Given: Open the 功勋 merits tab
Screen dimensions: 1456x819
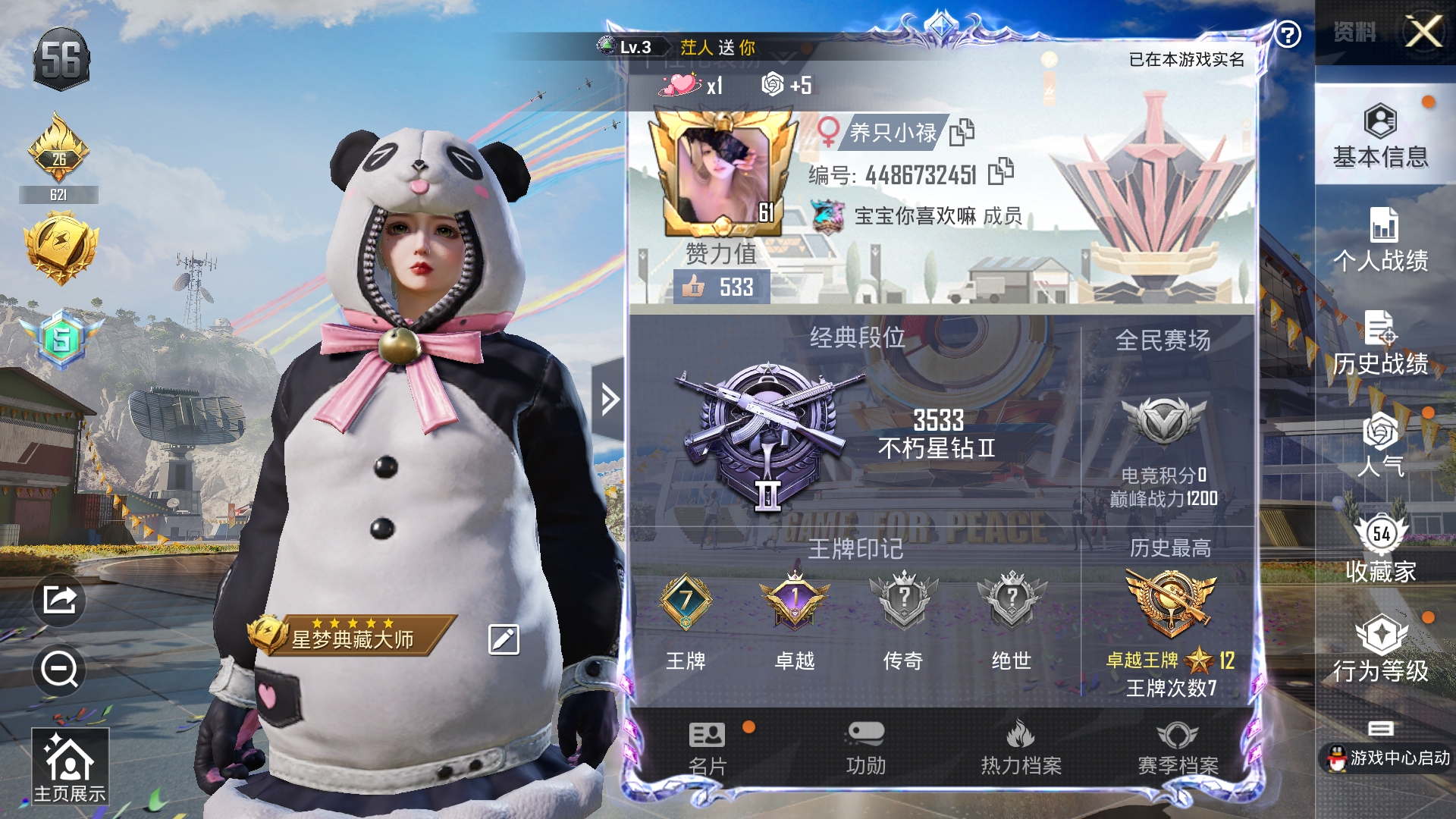Looking at the screenshot, I should click(x=865, y=748).
